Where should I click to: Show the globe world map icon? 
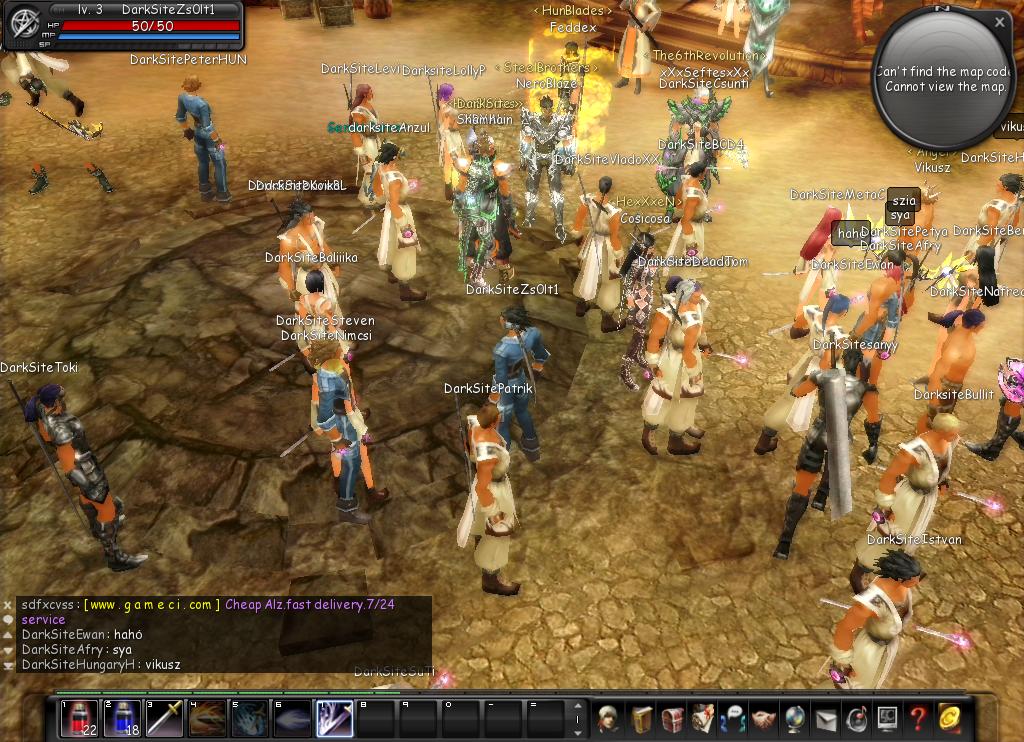(795, 719)
